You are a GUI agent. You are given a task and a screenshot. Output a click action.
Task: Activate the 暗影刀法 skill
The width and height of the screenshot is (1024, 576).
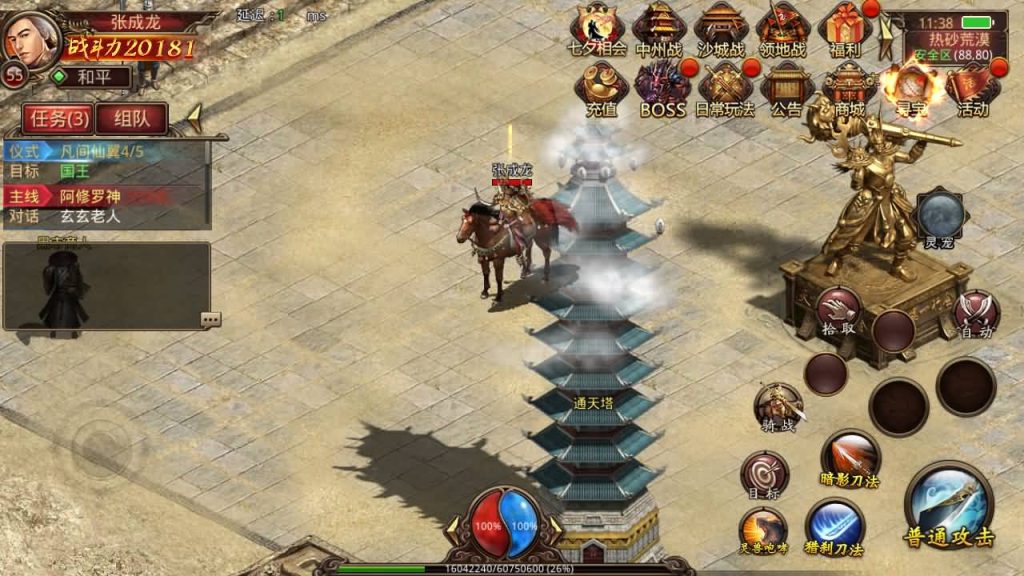(850, 458)
